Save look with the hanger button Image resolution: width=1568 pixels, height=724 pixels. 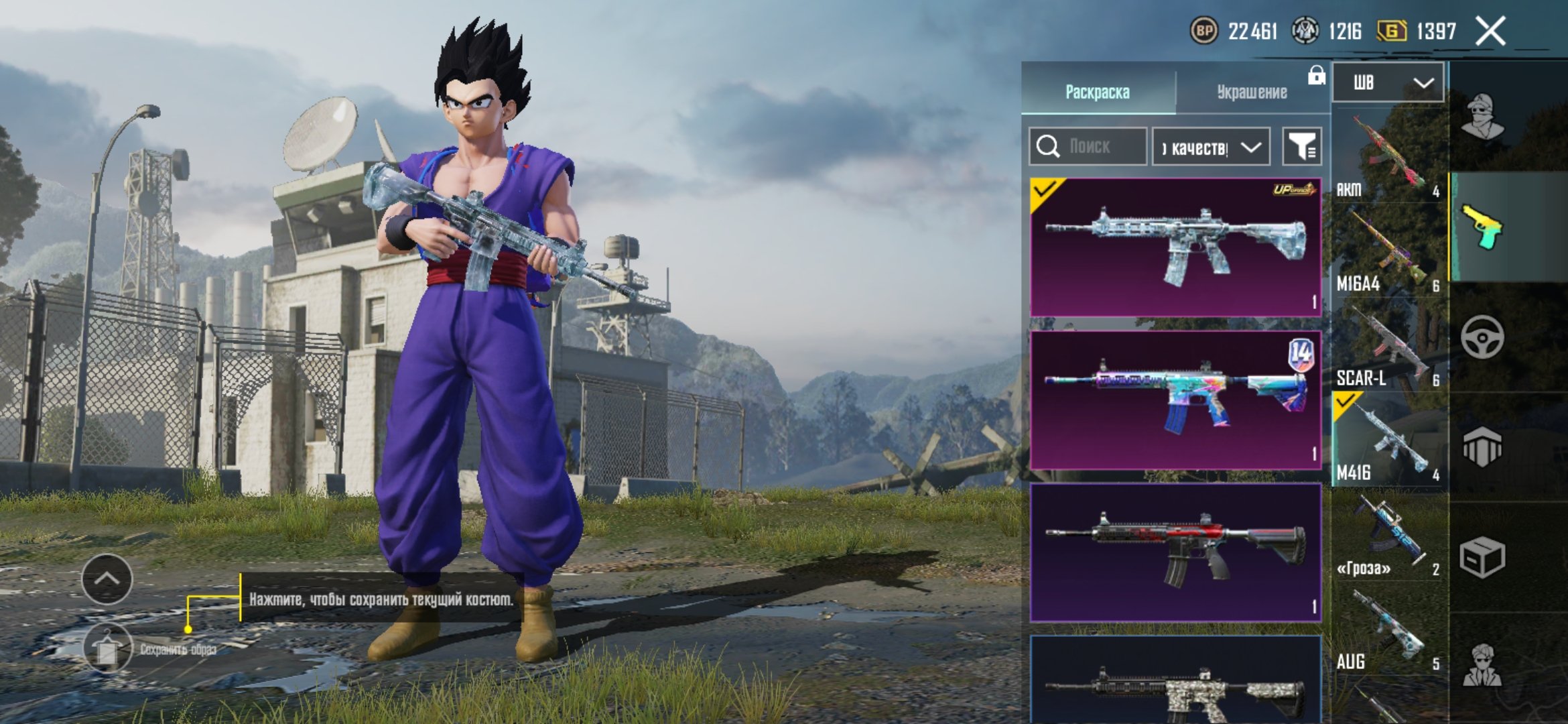[107, 648]
